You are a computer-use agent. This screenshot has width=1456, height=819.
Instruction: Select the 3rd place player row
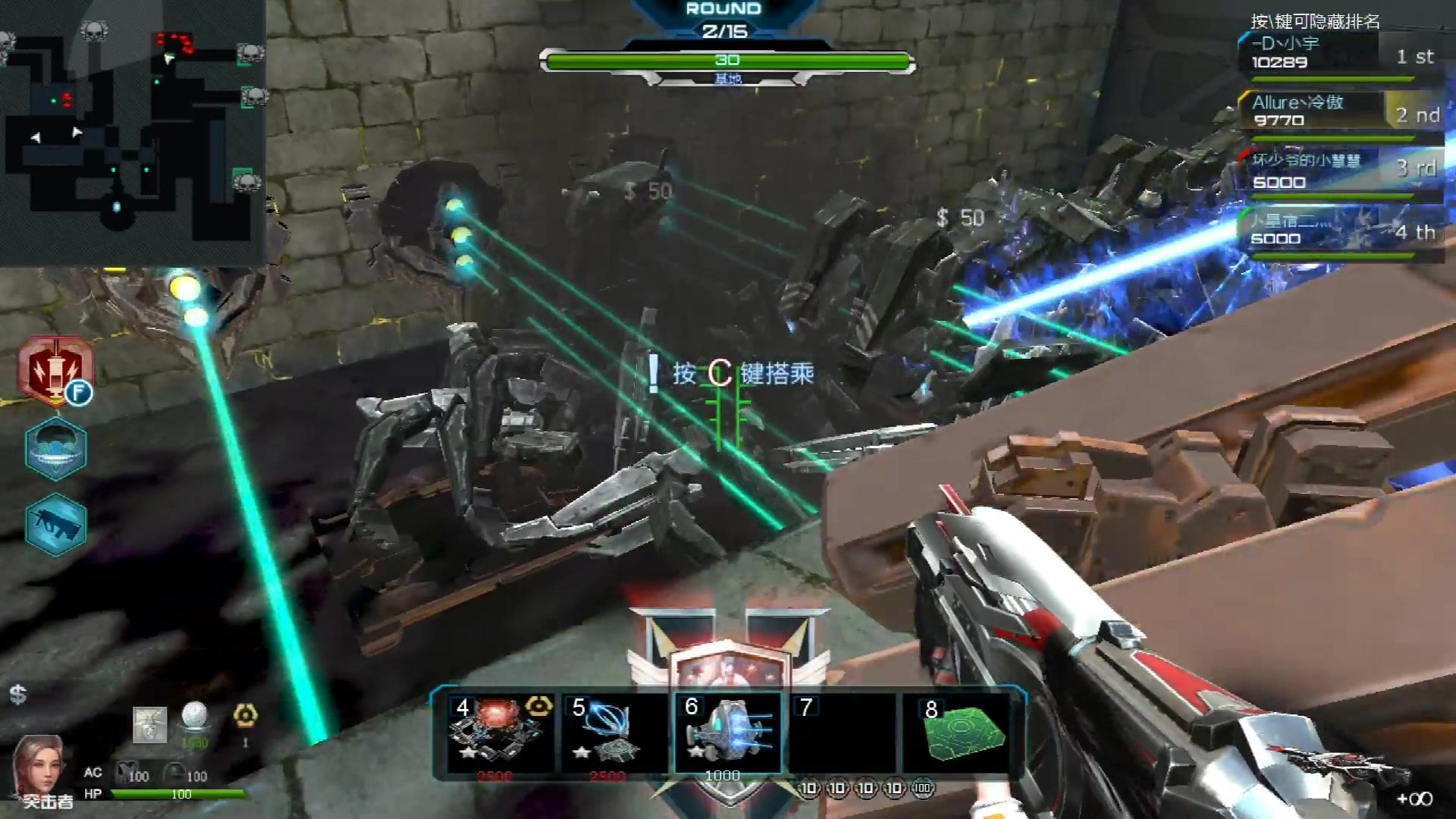tap(1338, 171)
